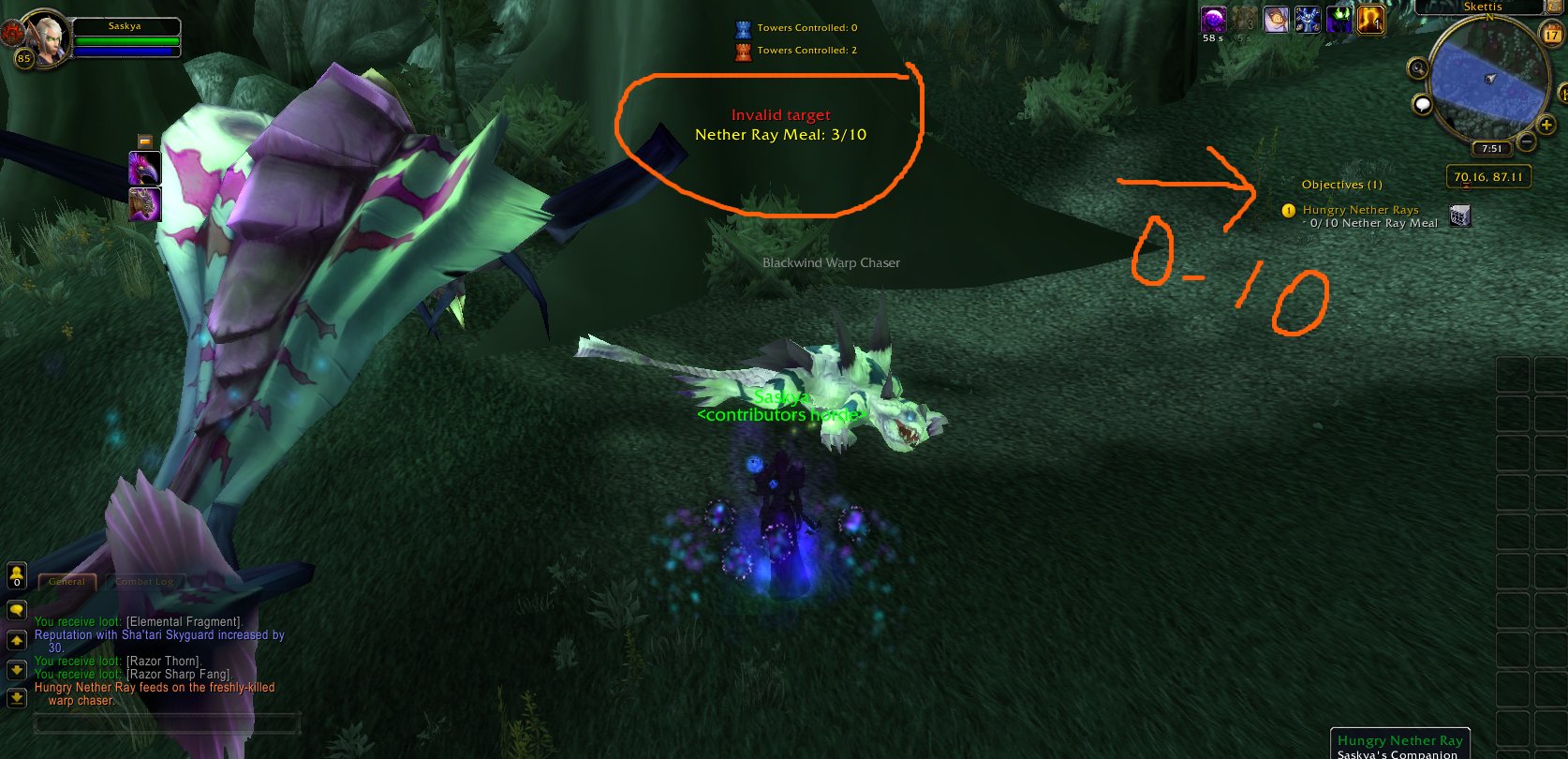
Task: Click the chat bubble icon beside the minimap
Action: coord(1423,106)
